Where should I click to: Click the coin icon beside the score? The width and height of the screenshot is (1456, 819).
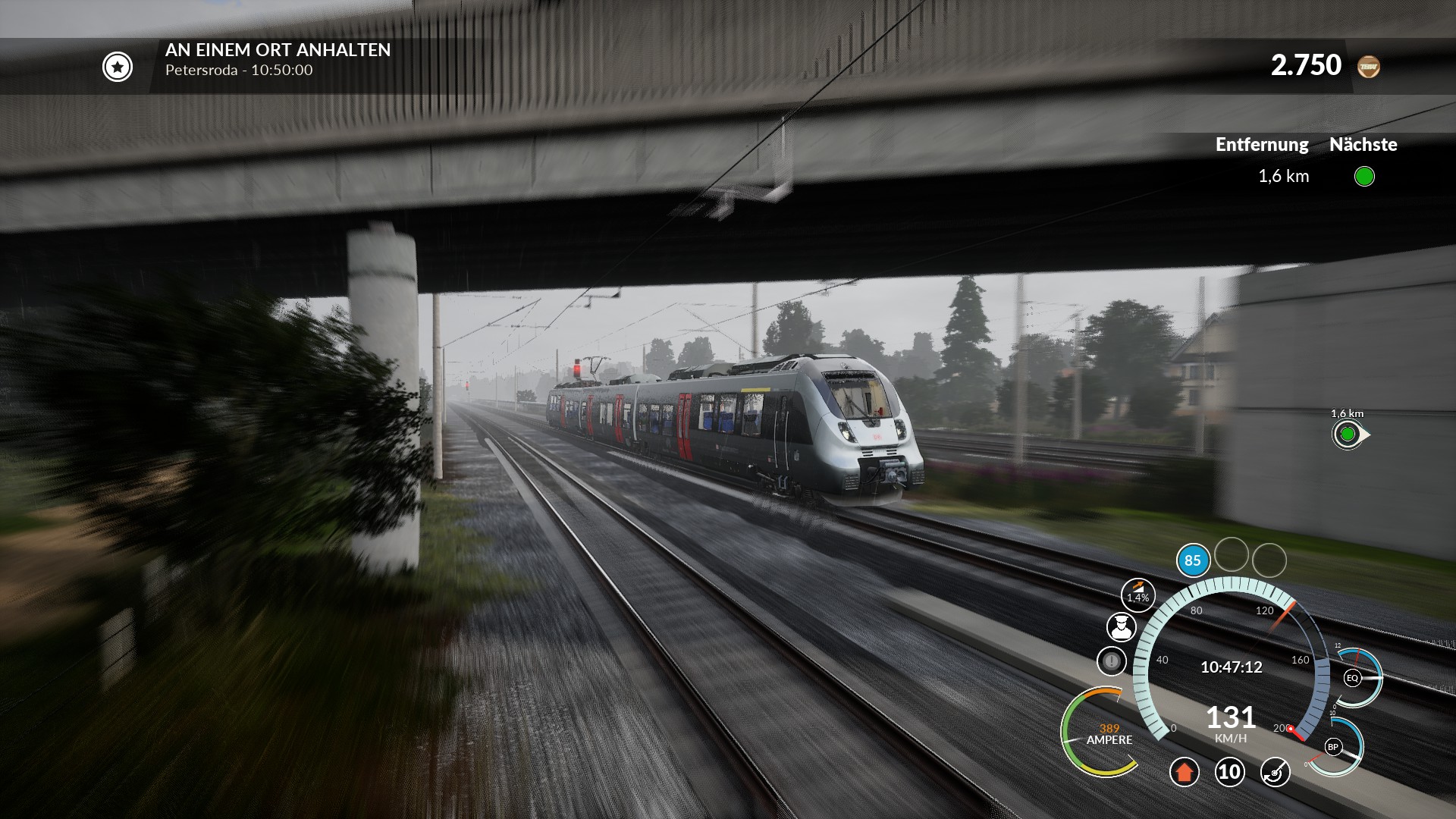(x=1369, y=67)
